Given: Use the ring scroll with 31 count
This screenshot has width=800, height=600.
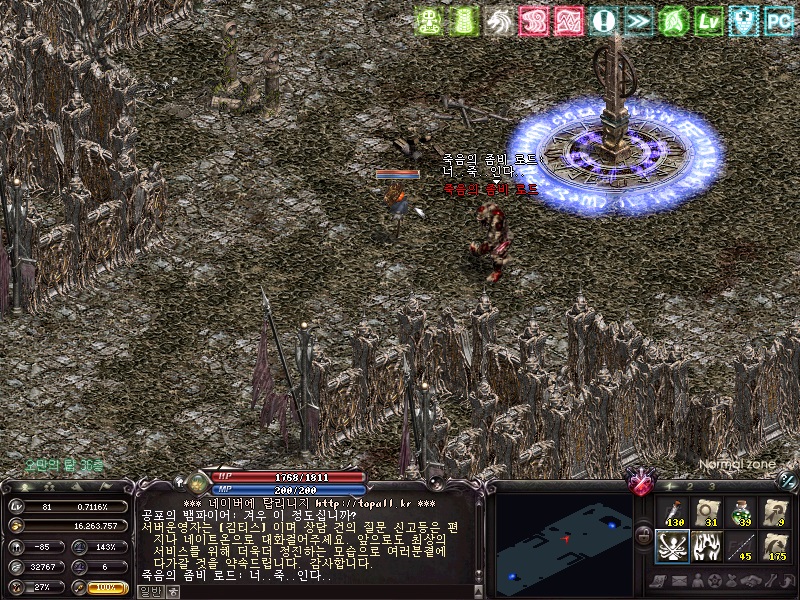Looking at the screenshot, I should tap(707, 512).
